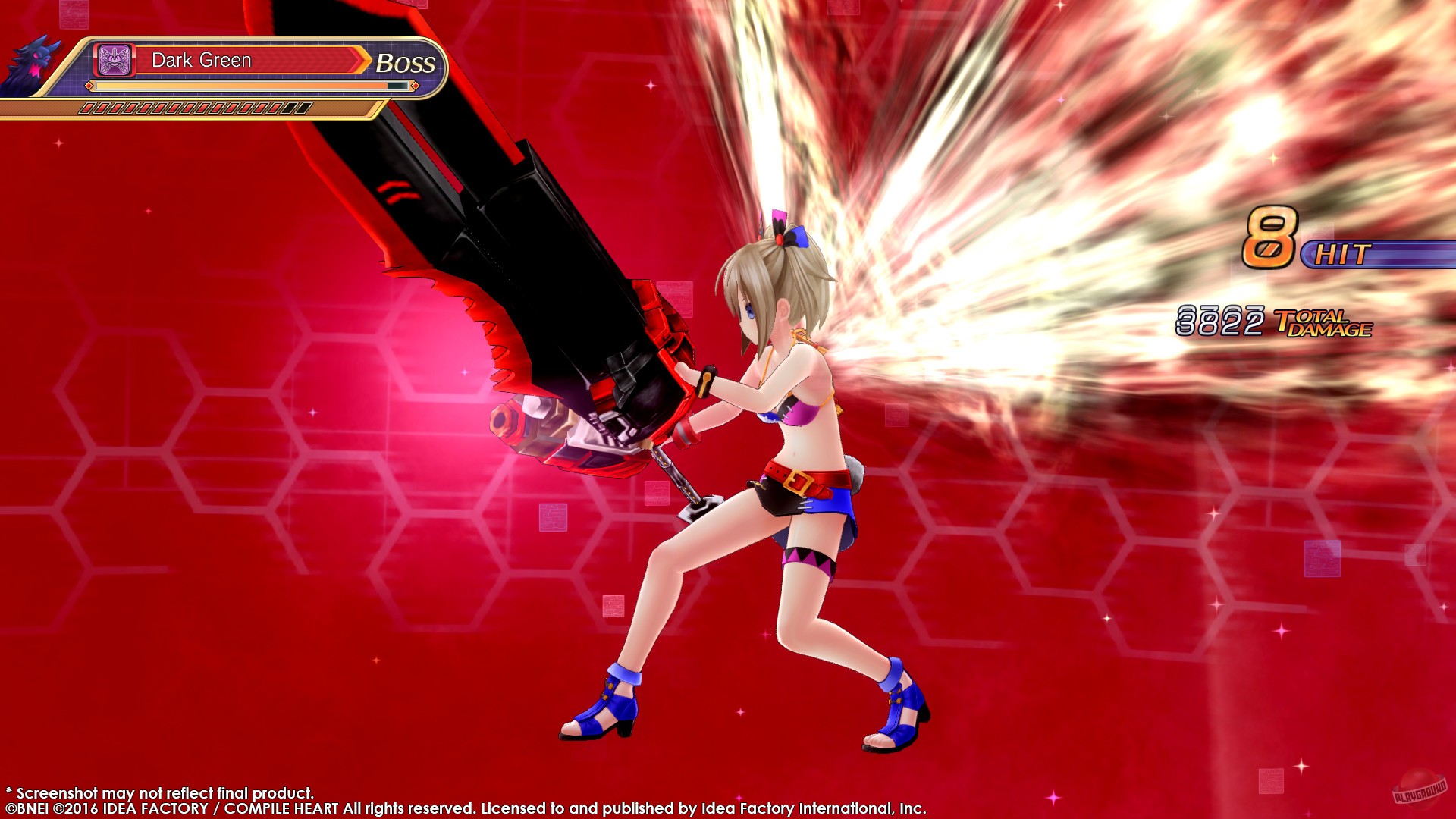Click the Dark Green butterfly emblem icon
Viewport: 1456px width, 819px height.
(x=114, y=59)
